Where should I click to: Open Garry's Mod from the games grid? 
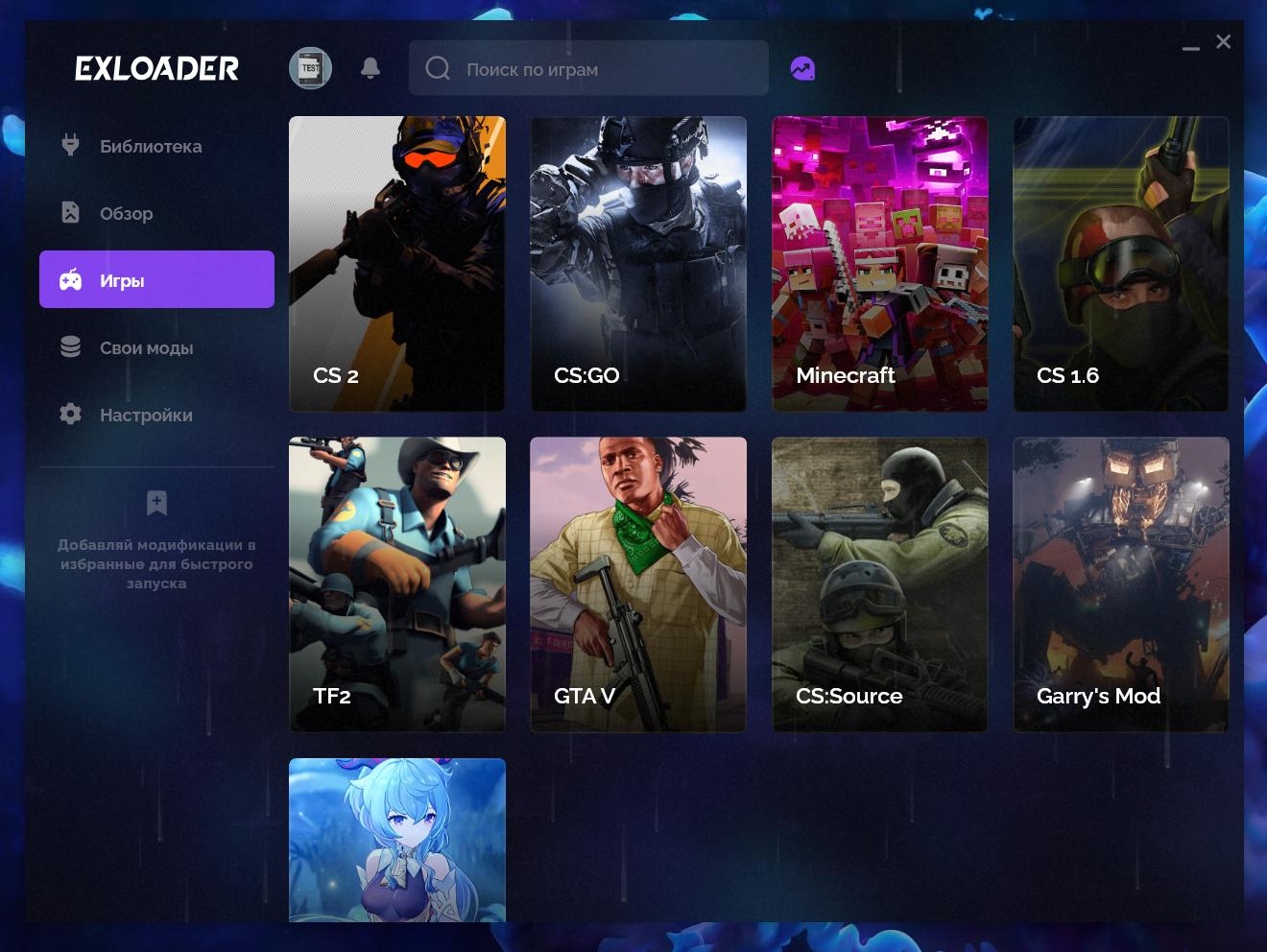[1120, 584]
